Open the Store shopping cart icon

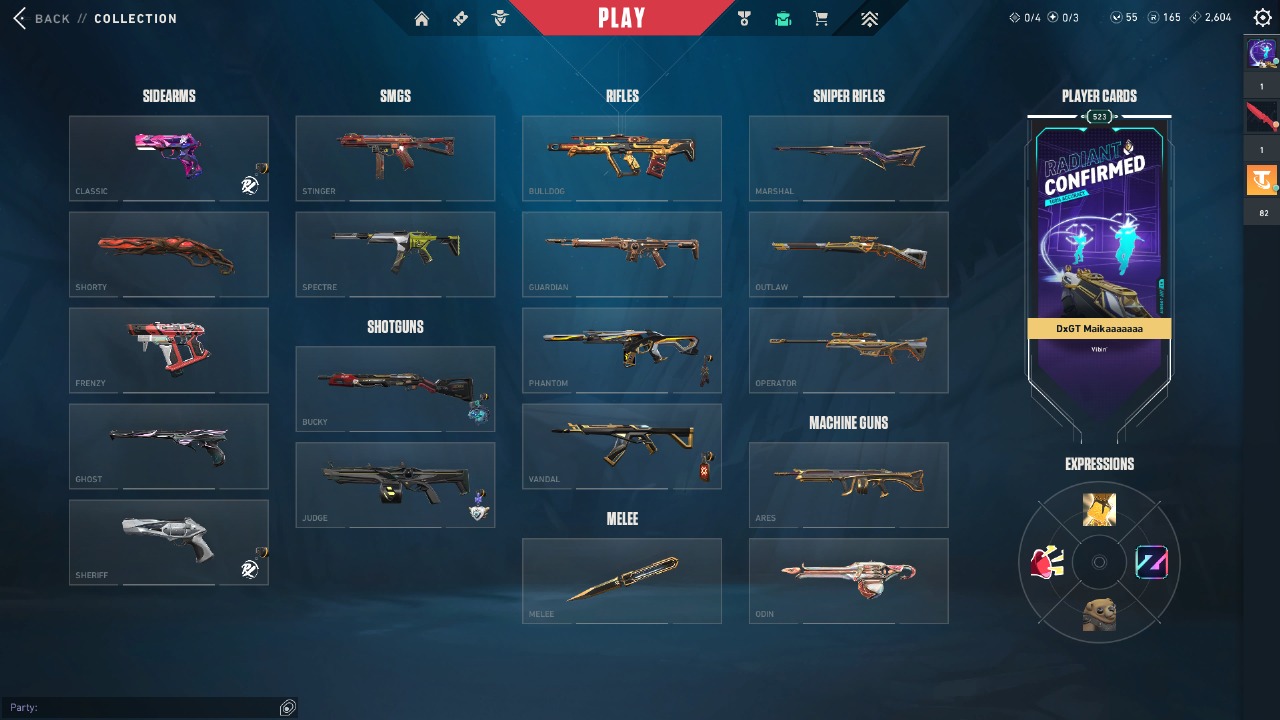820,18
